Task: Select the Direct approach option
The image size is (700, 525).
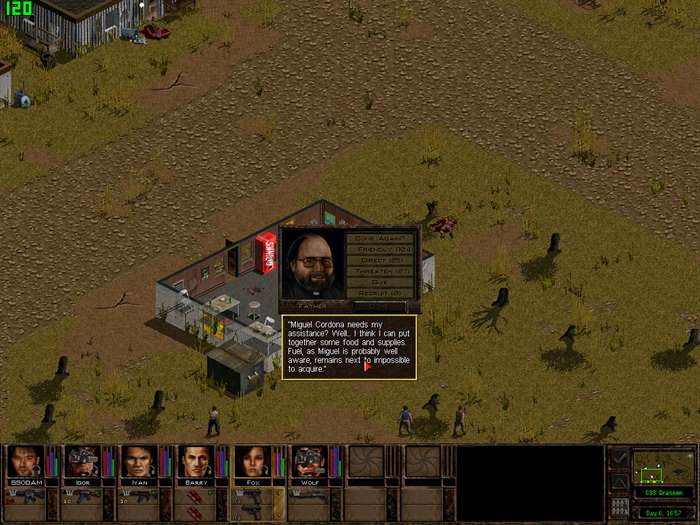Action: (380, 260)
